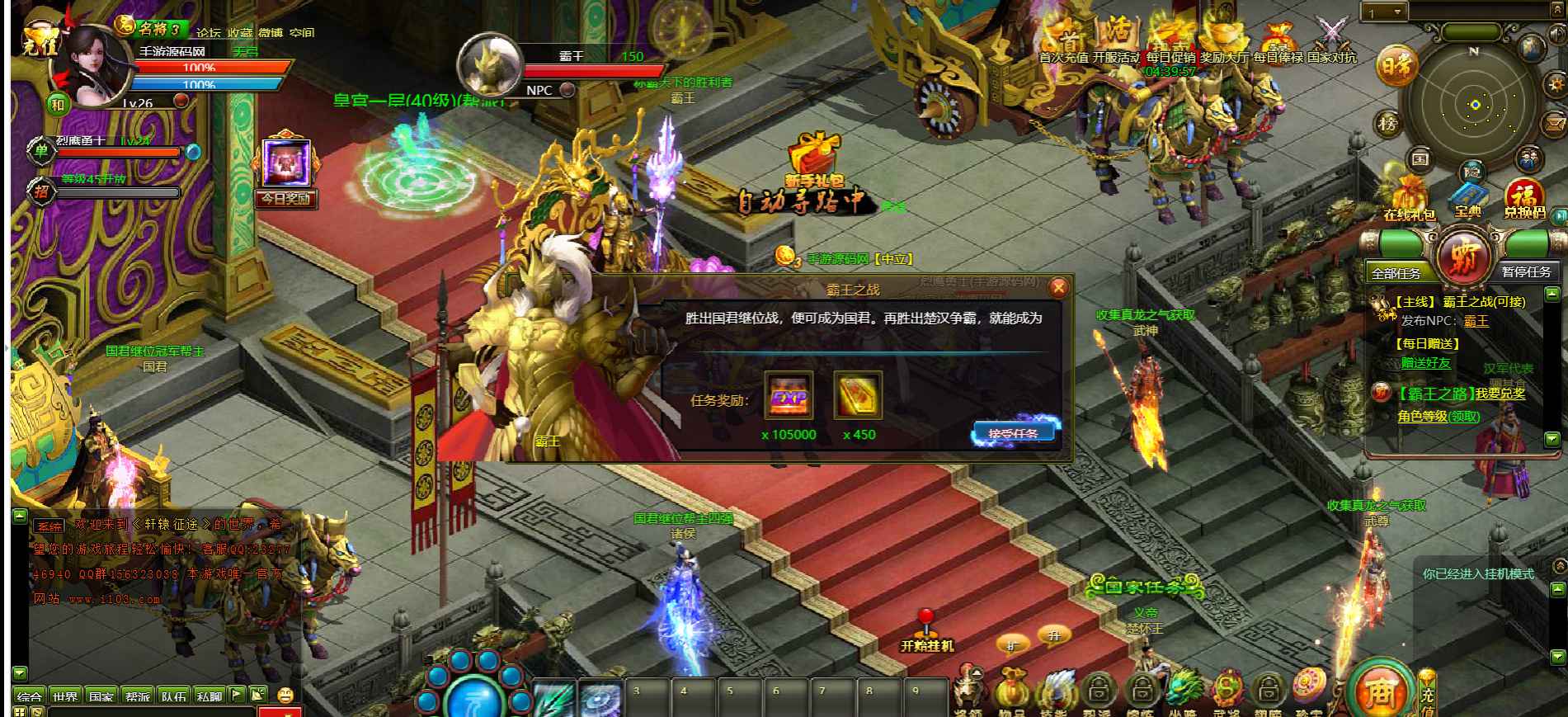Image resolution: width=1568 pixels, height=717 pixels.
Task: Open the 商 shop button
Action: click(1378, 691)
